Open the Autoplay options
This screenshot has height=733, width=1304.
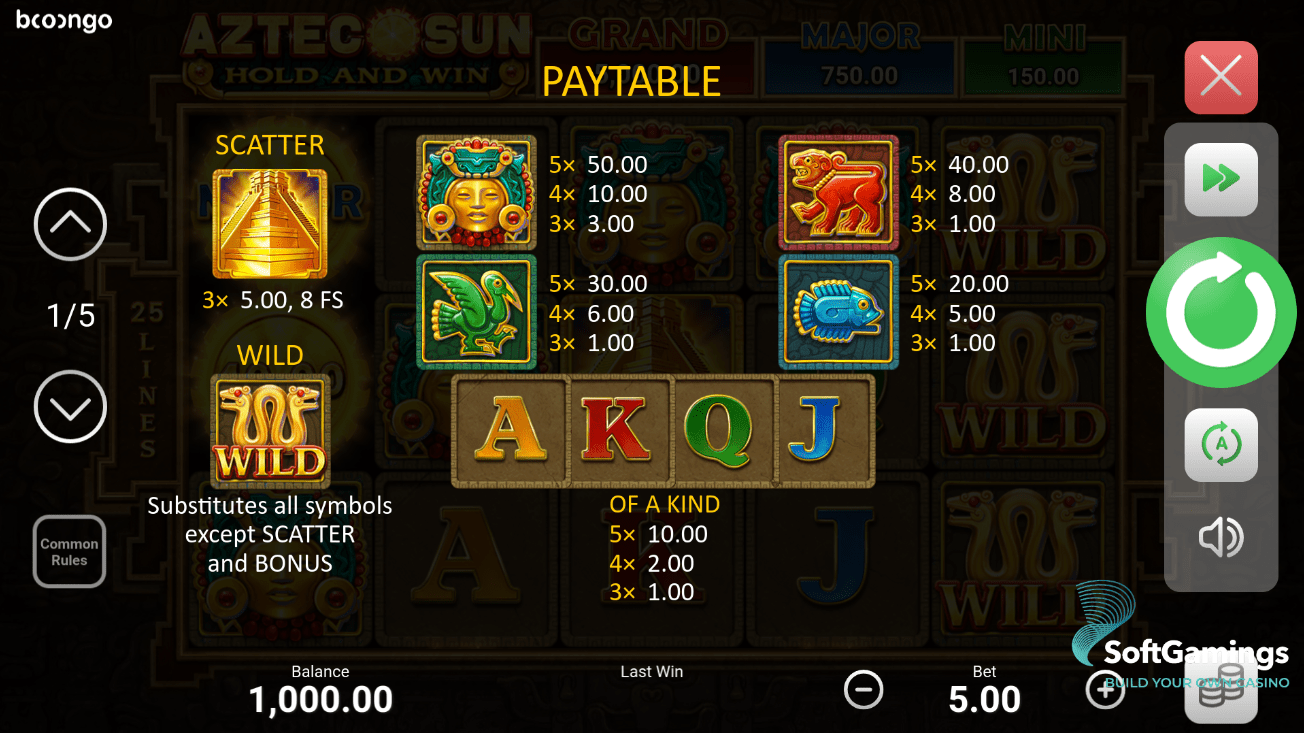tap(1220, 444)
